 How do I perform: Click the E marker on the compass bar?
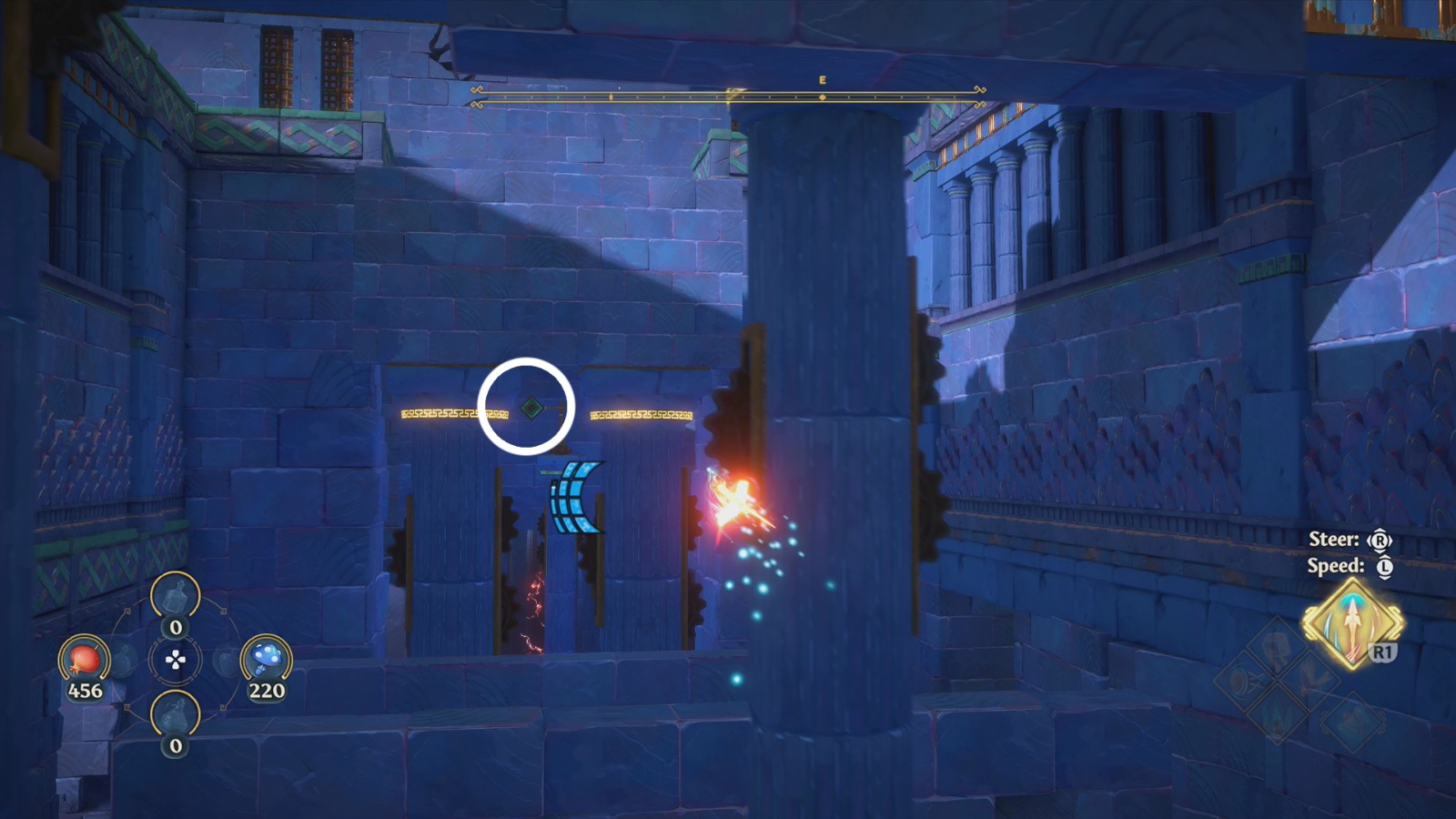pyautogui.click(x=824, y=82)
